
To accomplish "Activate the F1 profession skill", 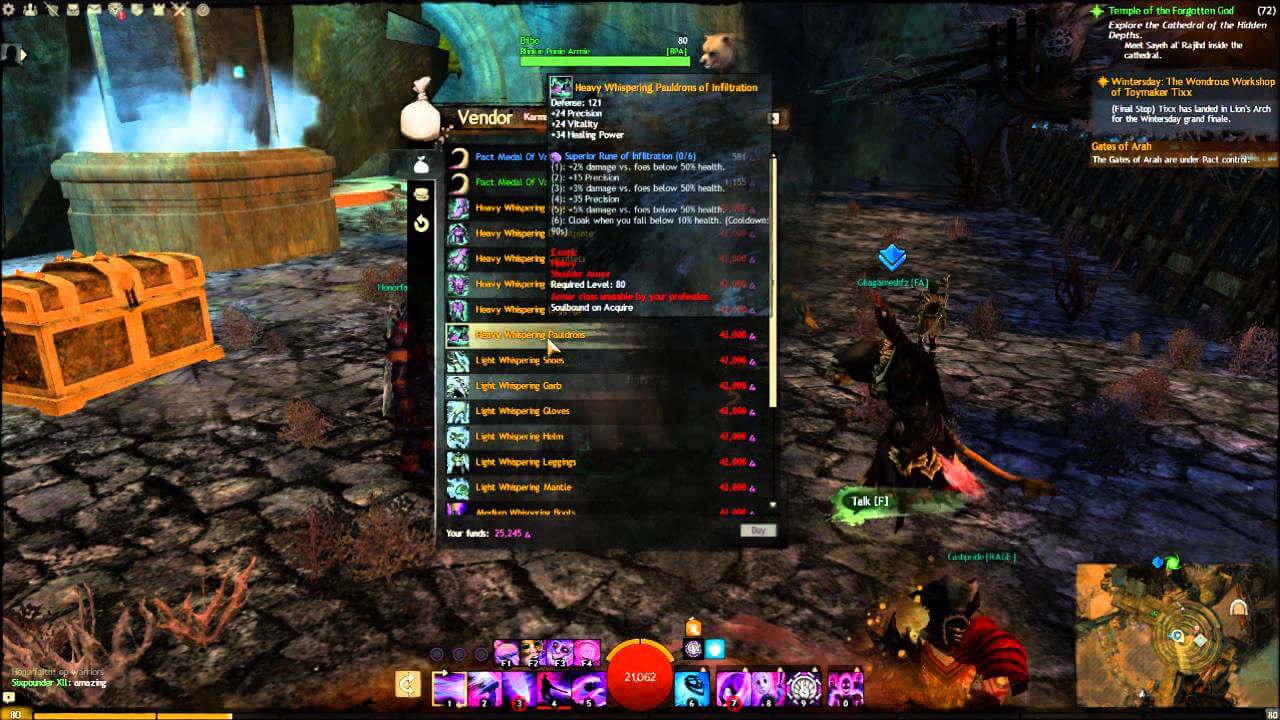I will click(505, 653).
